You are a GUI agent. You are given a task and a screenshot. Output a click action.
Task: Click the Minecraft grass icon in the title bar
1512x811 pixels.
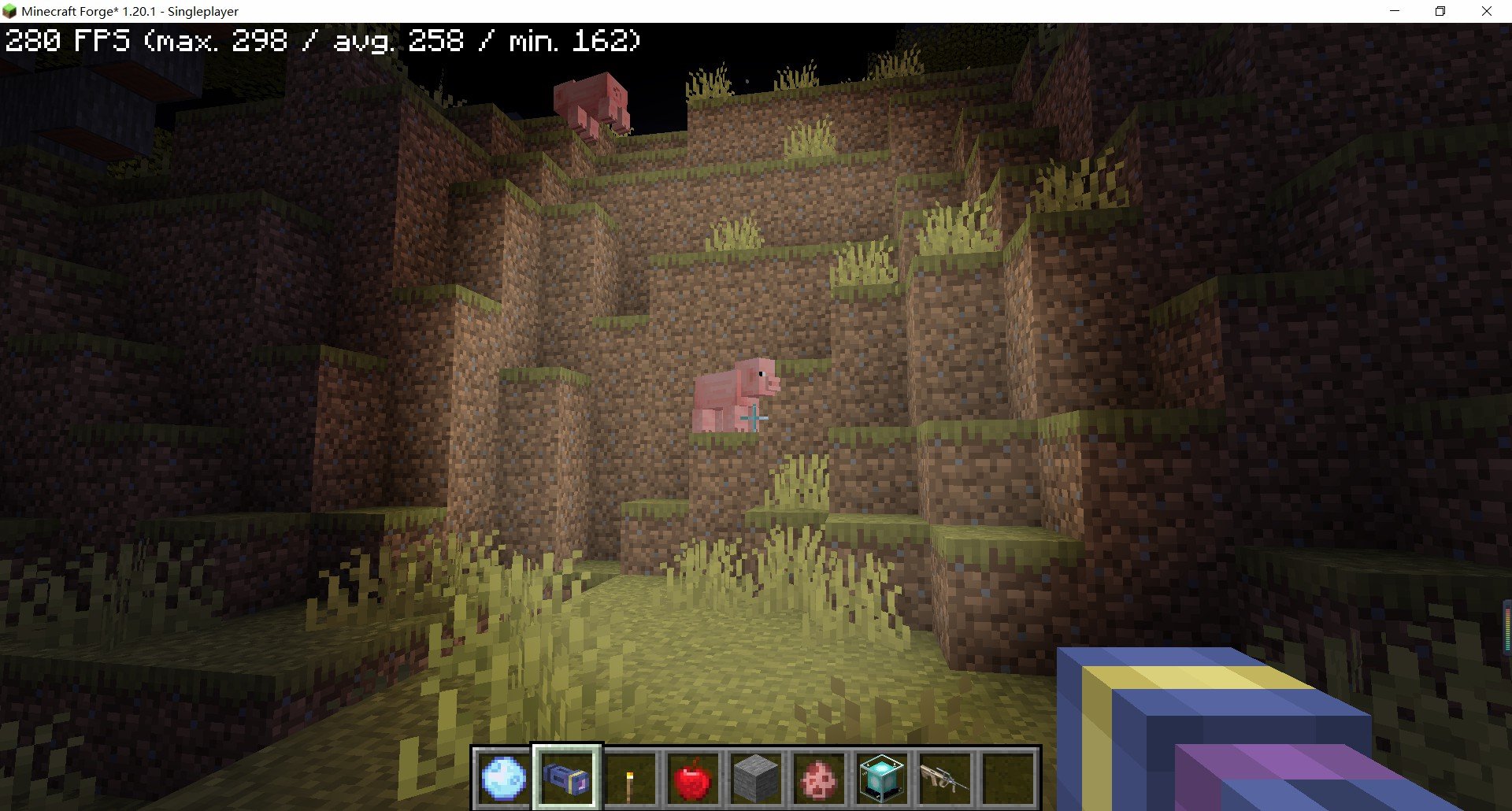tap(11, 11)
